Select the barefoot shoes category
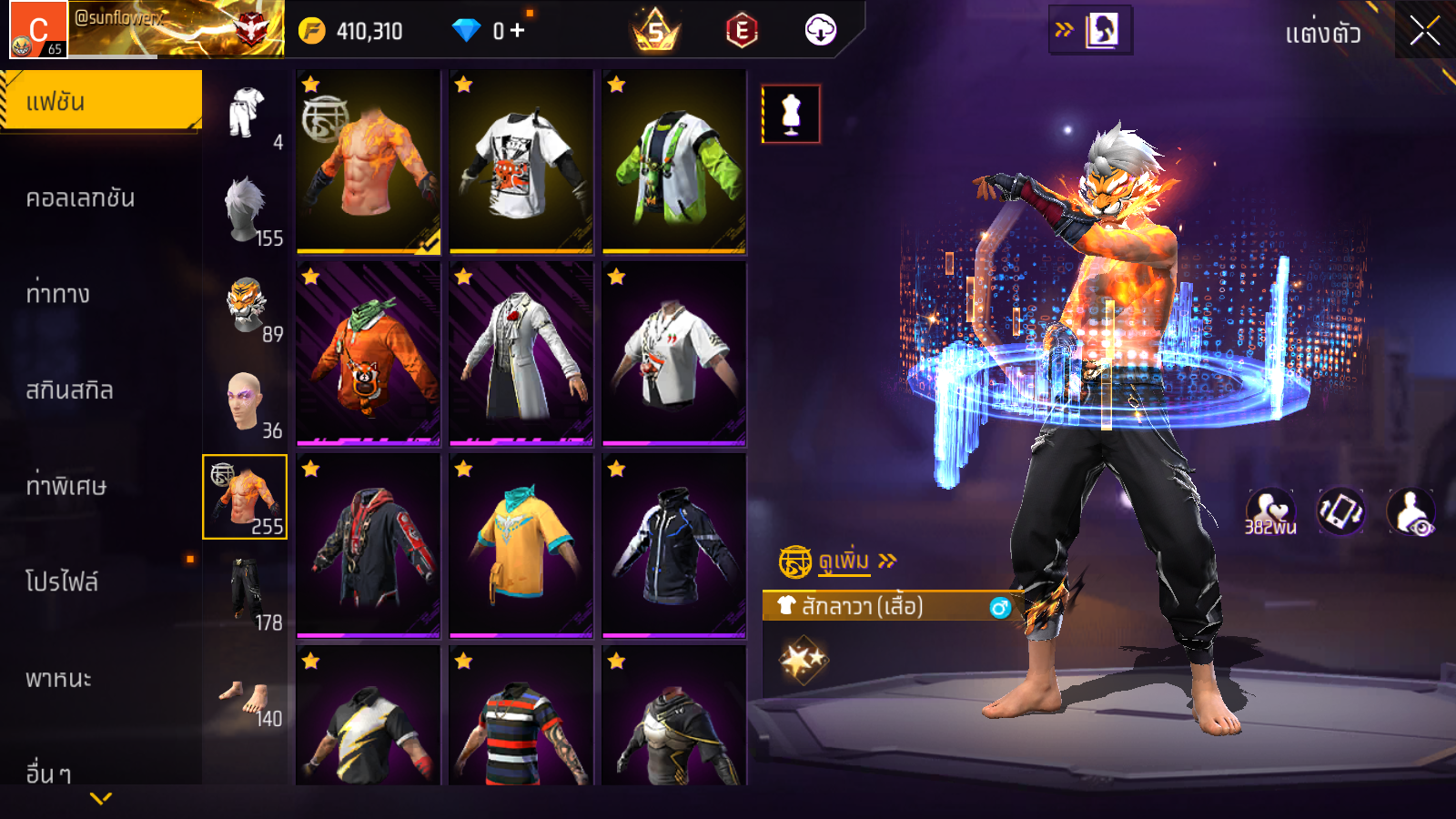 click(x=246, y=701)
